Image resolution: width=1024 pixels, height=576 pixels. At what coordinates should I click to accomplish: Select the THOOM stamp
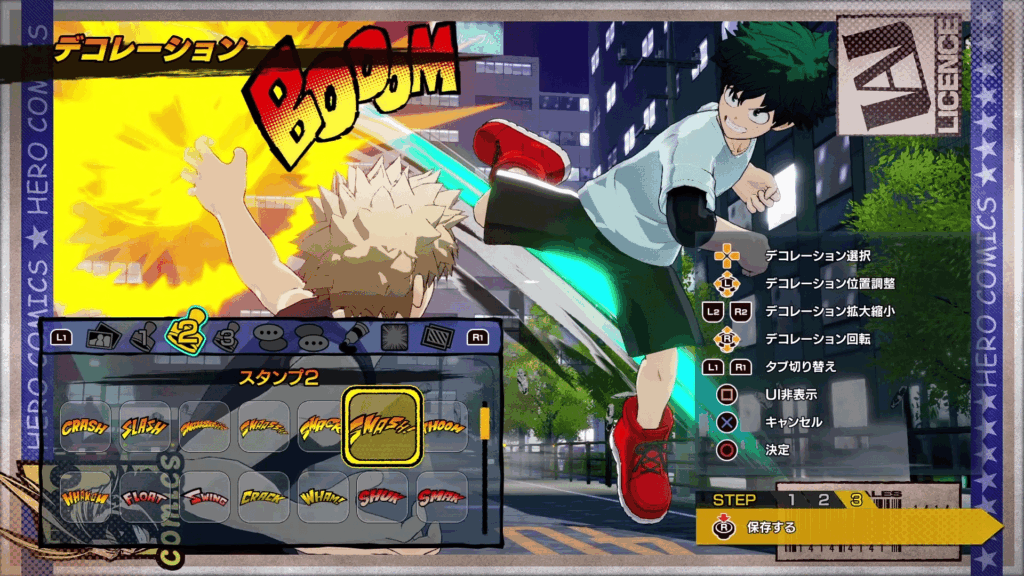[441, 427]
